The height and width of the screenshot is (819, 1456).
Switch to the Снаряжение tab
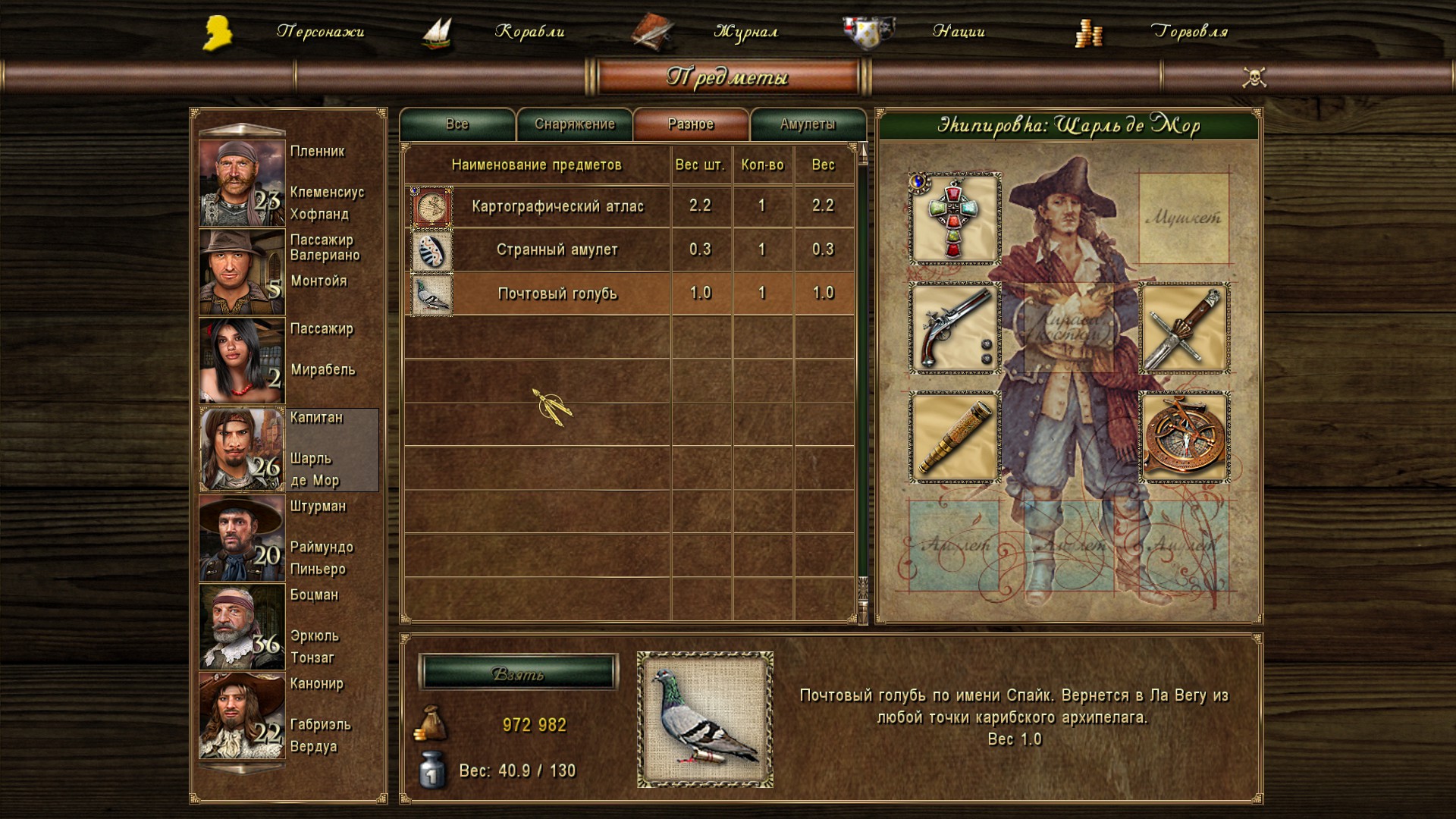575,124
